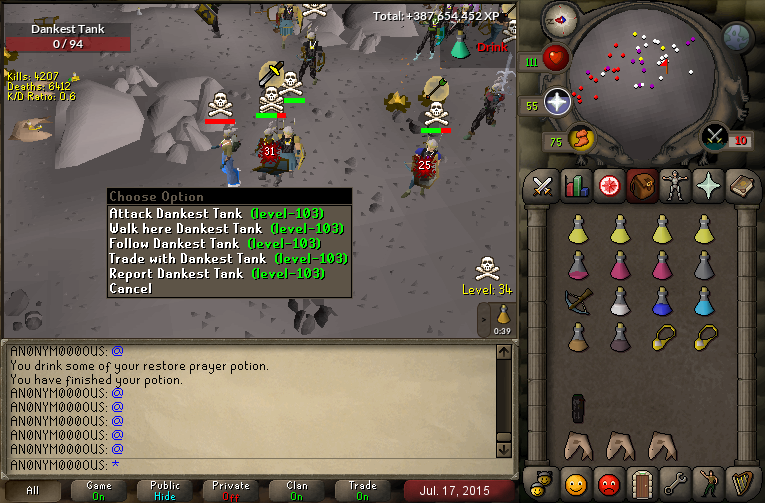Viewport: 765px width, 503px height.
Task: Toggle run with the boot energy orb
Action: 581,140
